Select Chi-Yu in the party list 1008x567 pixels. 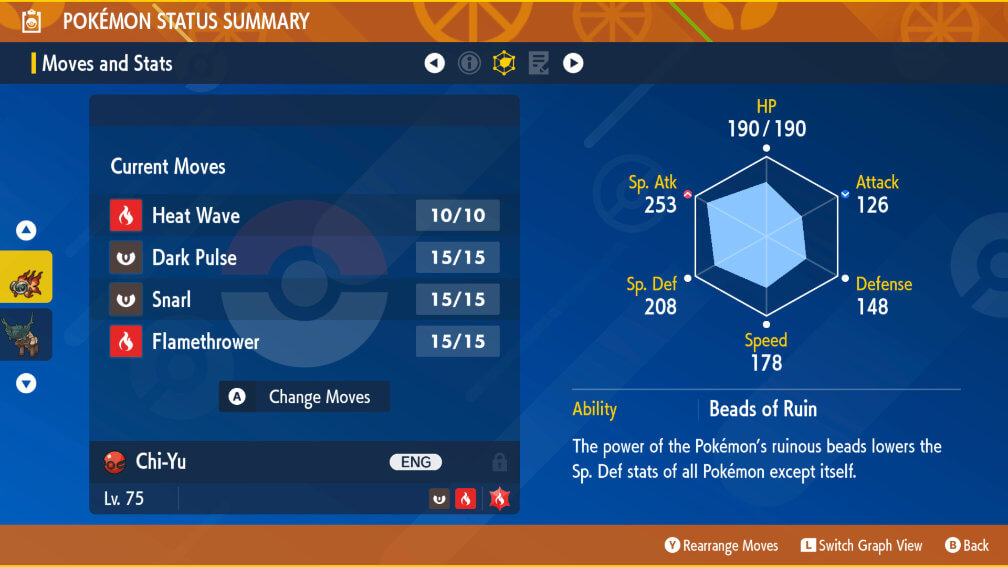pyautogui.click(x=26, y=277)
